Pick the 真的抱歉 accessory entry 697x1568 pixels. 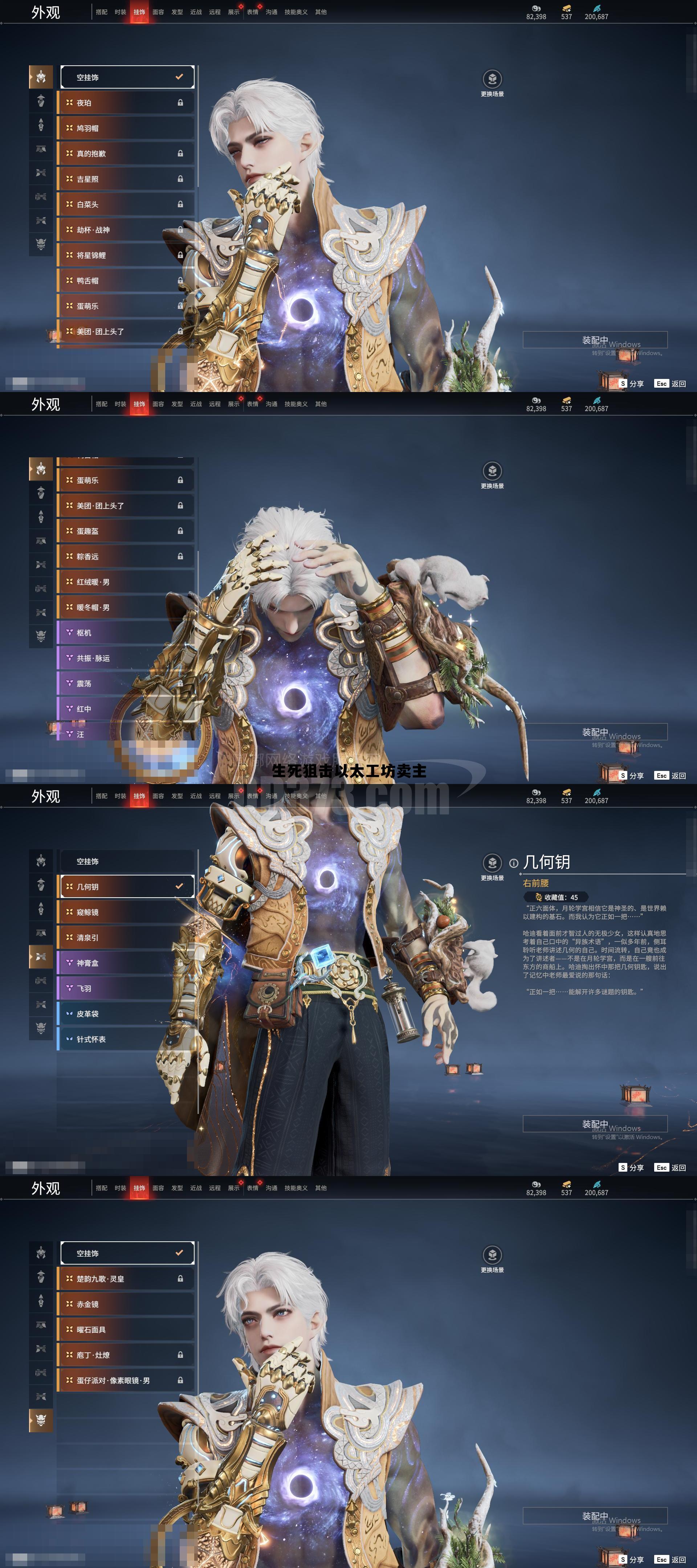click(127, 154)
